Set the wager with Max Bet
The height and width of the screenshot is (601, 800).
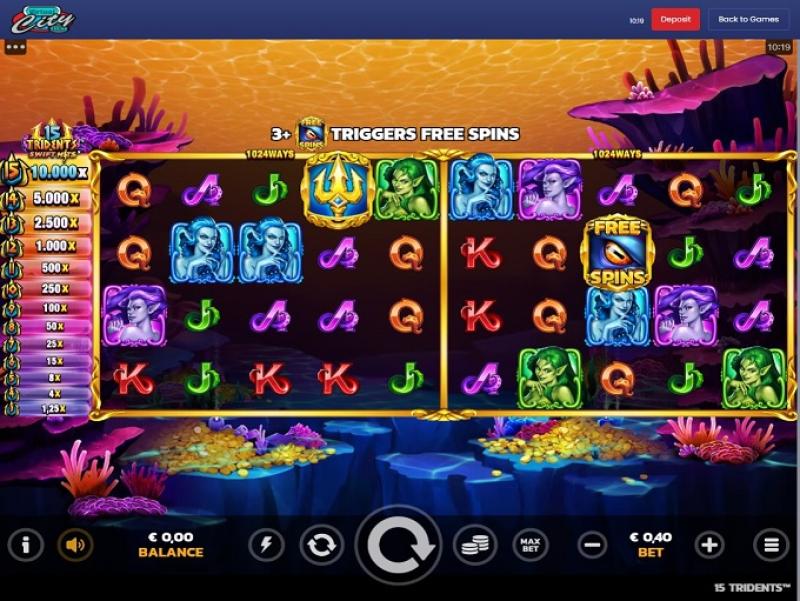[531, 545]
